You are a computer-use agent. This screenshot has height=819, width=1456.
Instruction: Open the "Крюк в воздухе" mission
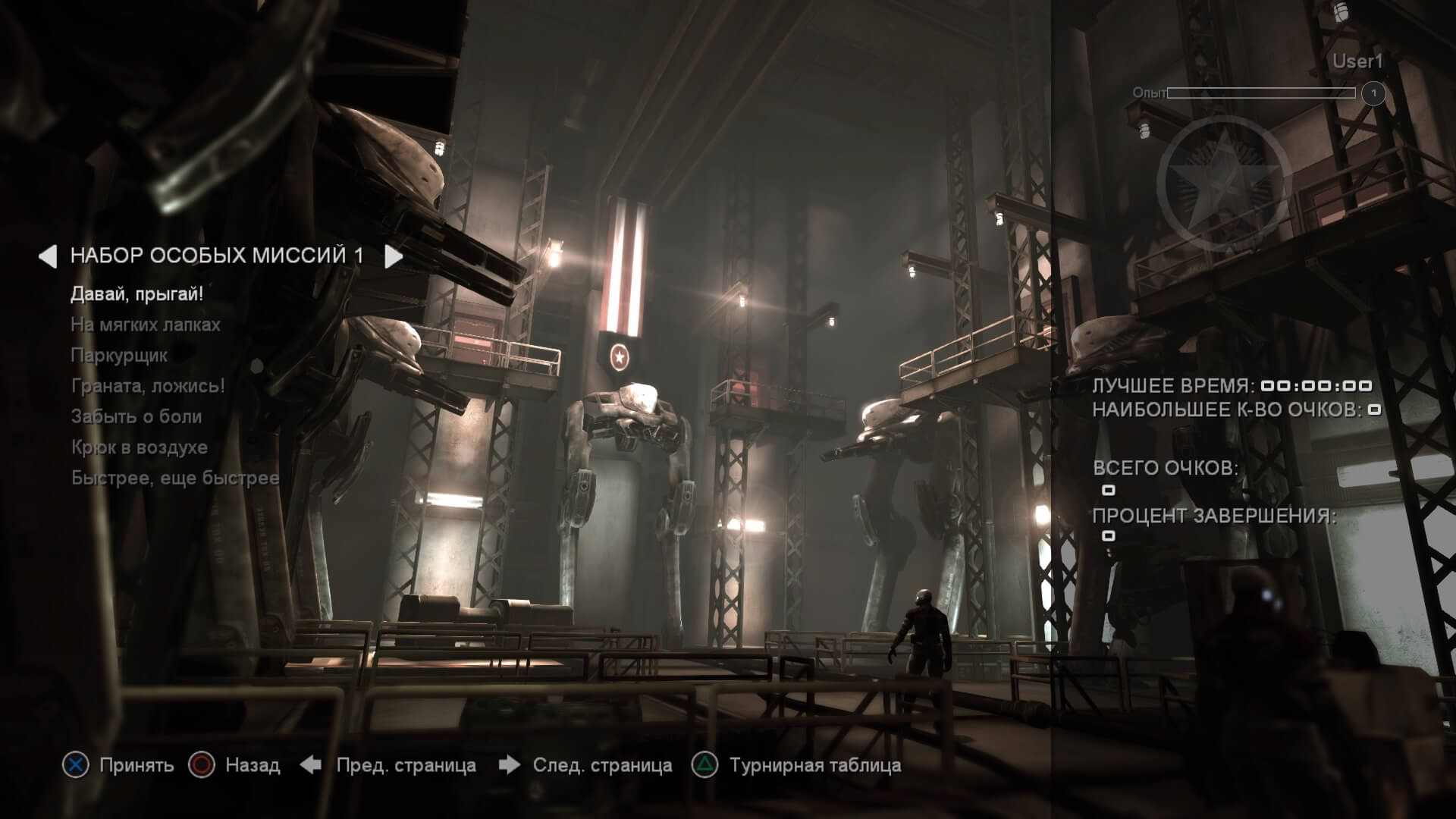pyautogui.click(x=140, y=447)
